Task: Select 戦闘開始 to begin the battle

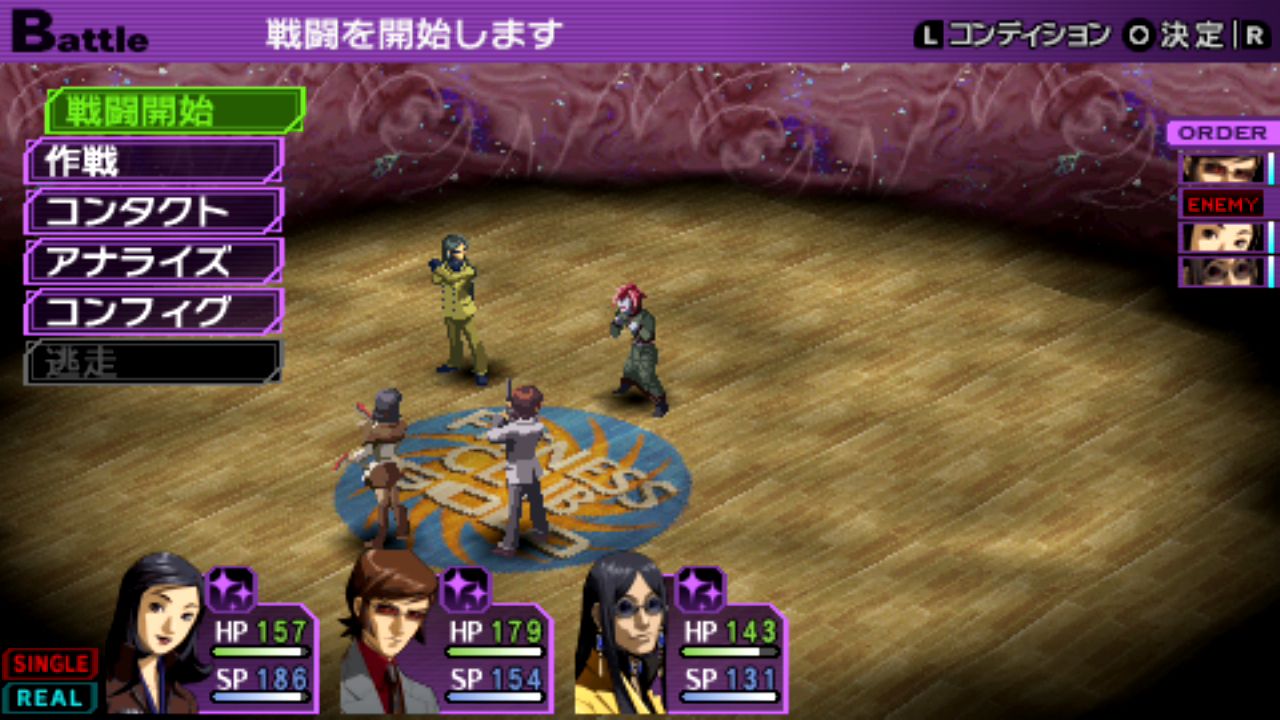Action: pos(174,111)
